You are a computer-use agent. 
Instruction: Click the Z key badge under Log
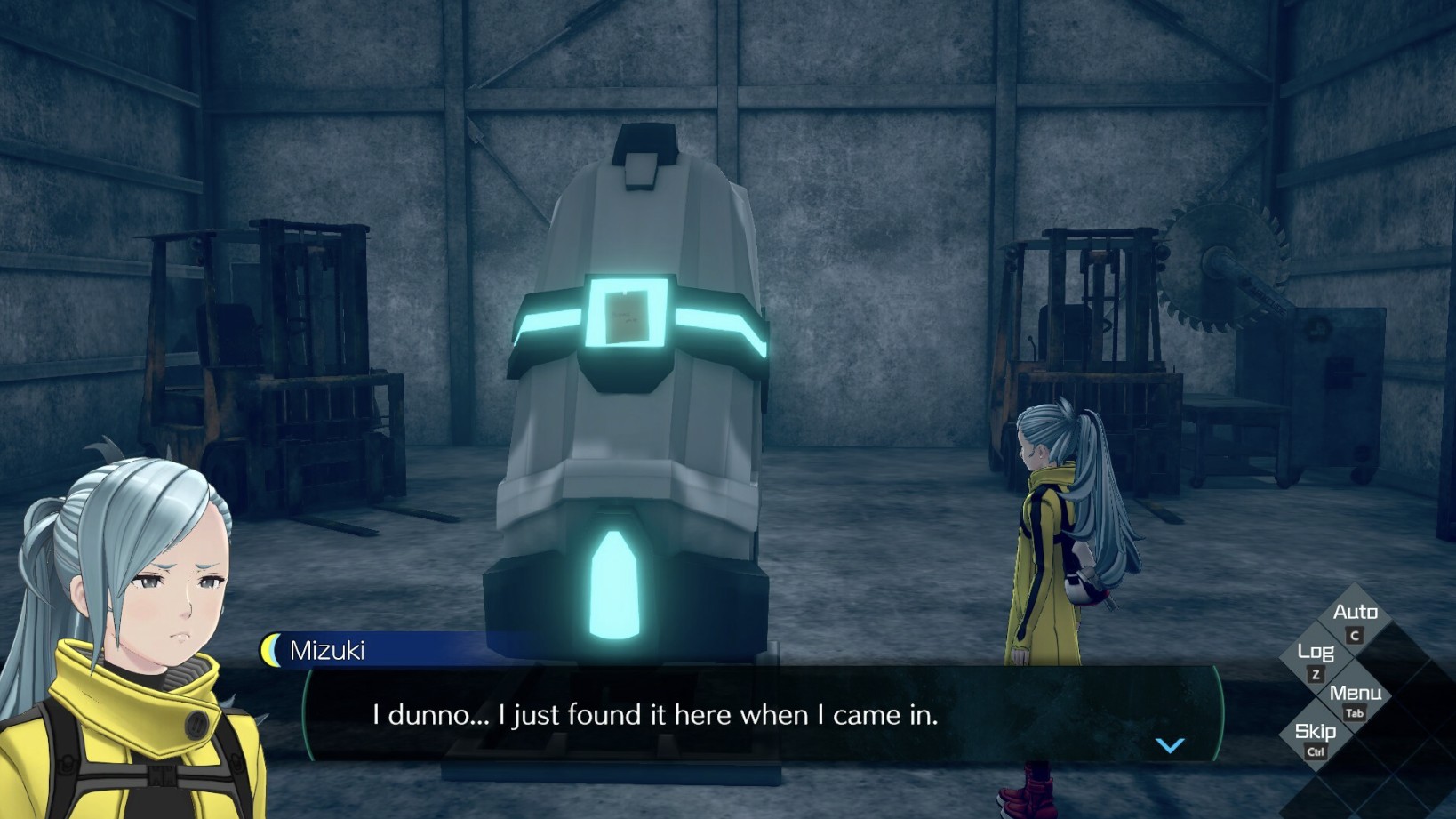(1316, 673)
